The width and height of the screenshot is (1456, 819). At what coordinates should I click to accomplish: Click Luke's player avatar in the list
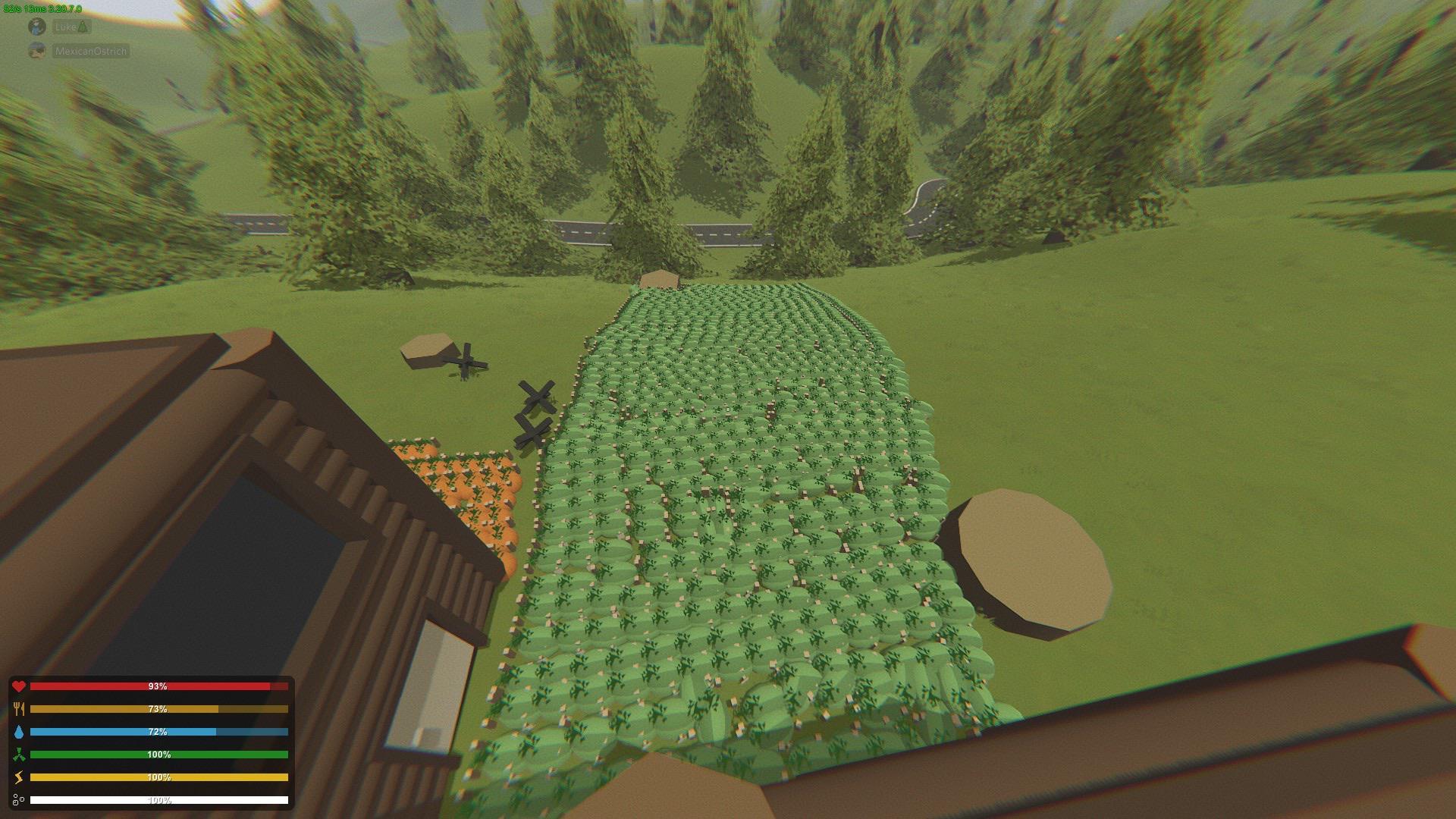36,27
